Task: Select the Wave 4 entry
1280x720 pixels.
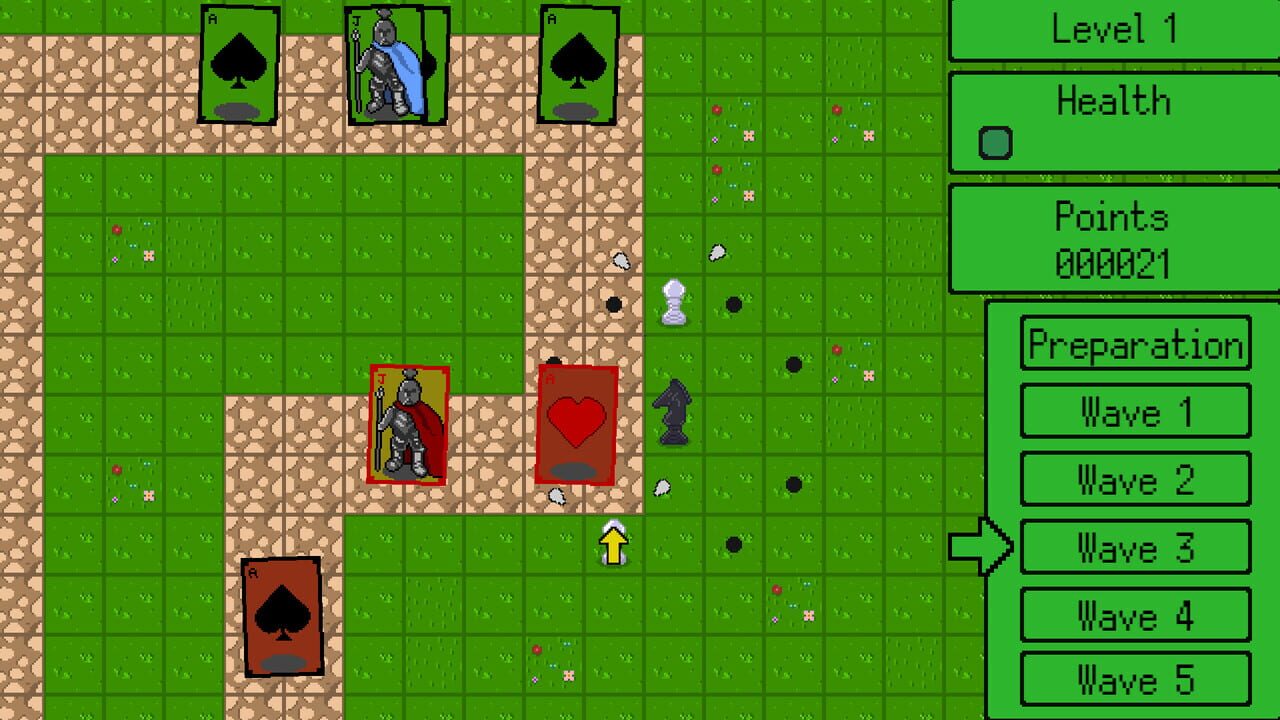Action: (1135, 614)
